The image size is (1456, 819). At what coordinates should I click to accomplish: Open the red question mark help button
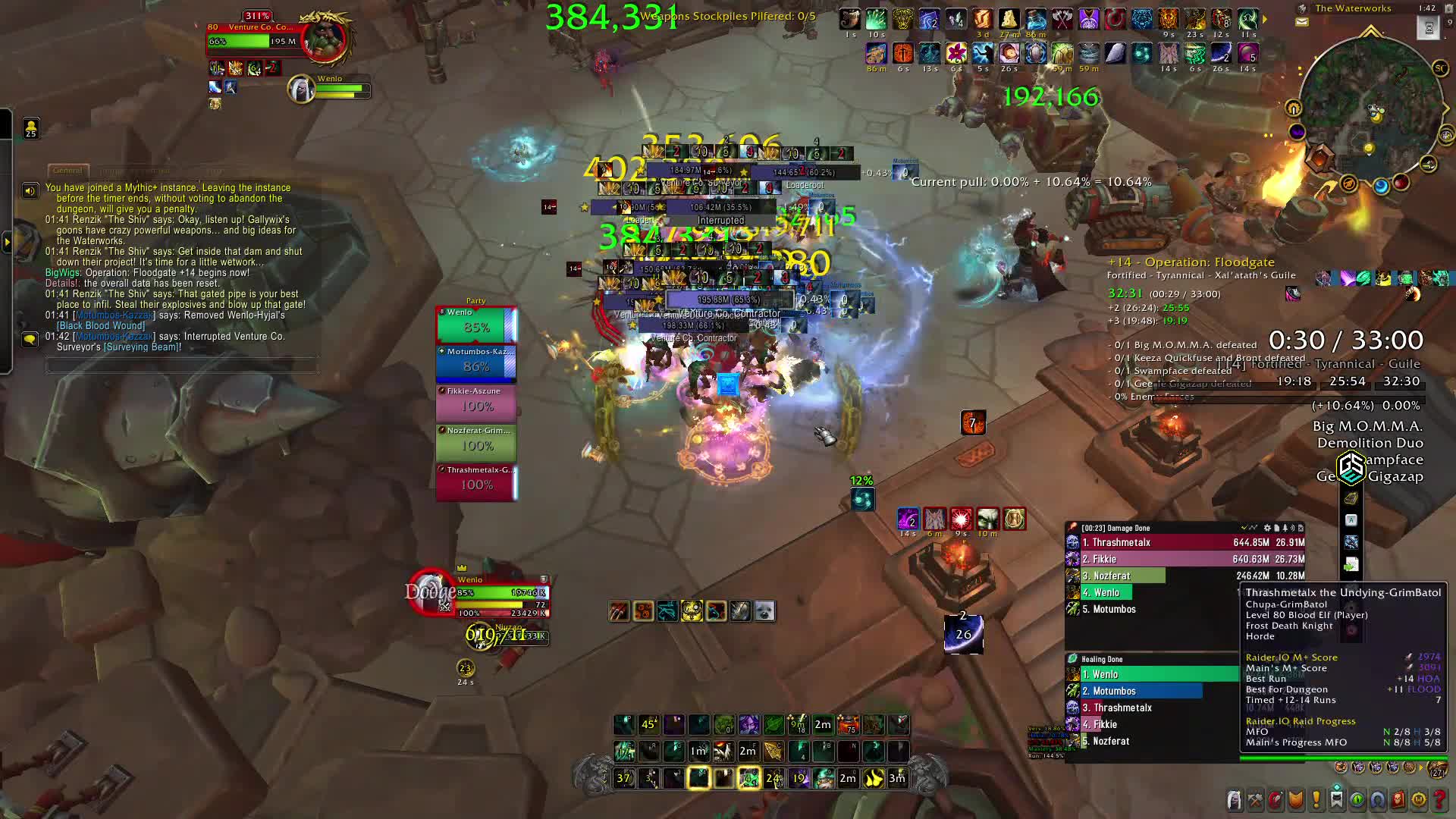pos(1439,799)
